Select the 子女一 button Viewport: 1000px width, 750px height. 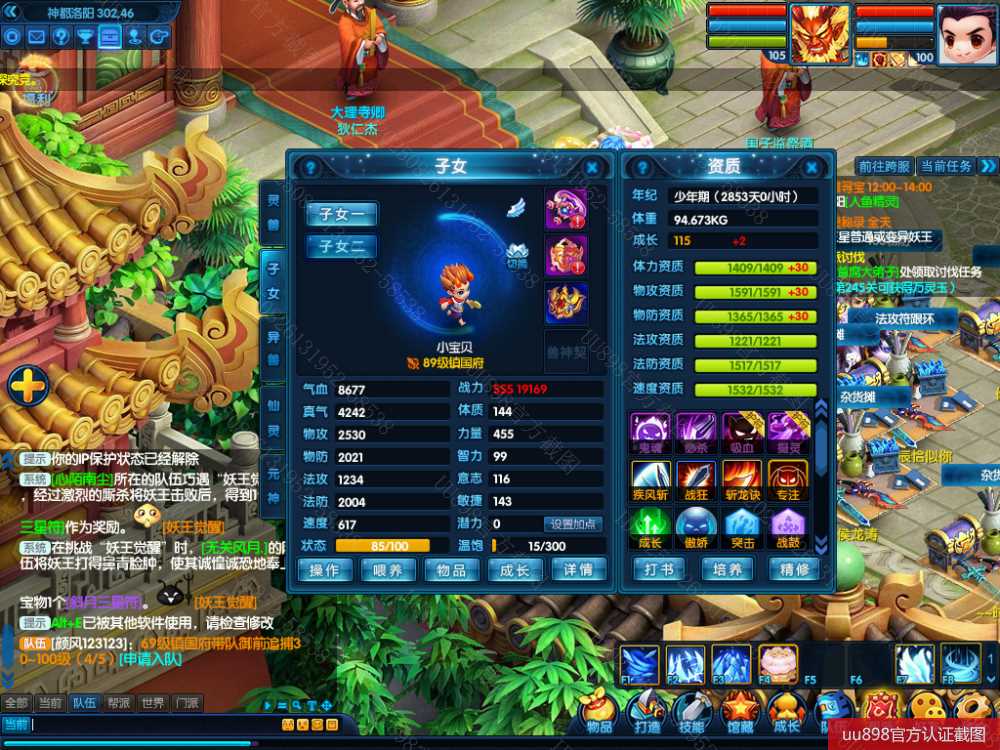coord(341,214)
